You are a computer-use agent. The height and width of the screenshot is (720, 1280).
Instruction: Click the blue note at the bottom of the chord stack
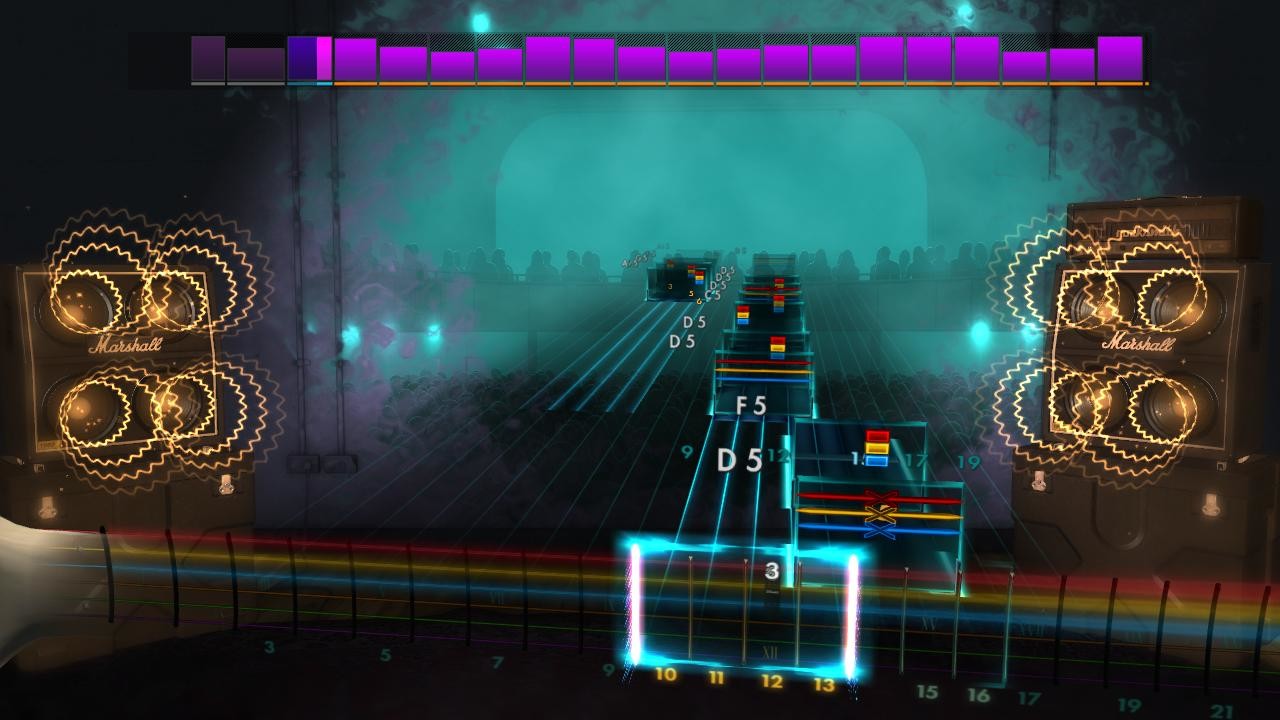click(x=876, y=460)
